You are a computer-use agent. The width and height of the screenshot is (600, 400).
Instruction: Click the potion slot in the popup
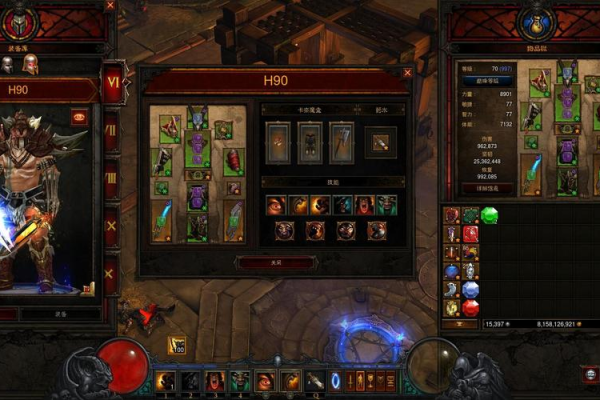(x=381, y=141)
